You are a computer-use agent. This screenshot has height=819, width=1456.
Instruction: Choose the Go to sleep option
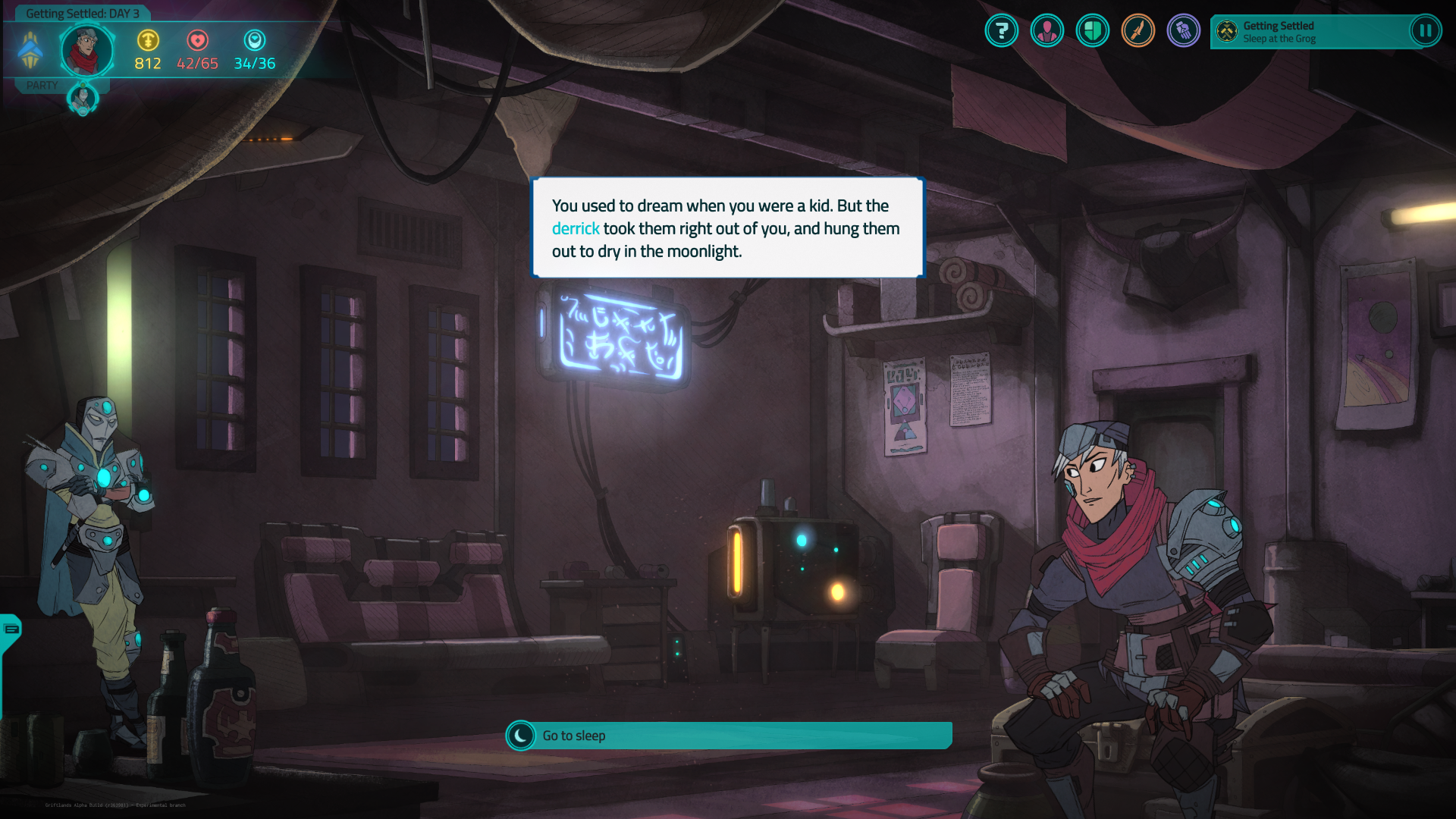[x=728, y=736]
